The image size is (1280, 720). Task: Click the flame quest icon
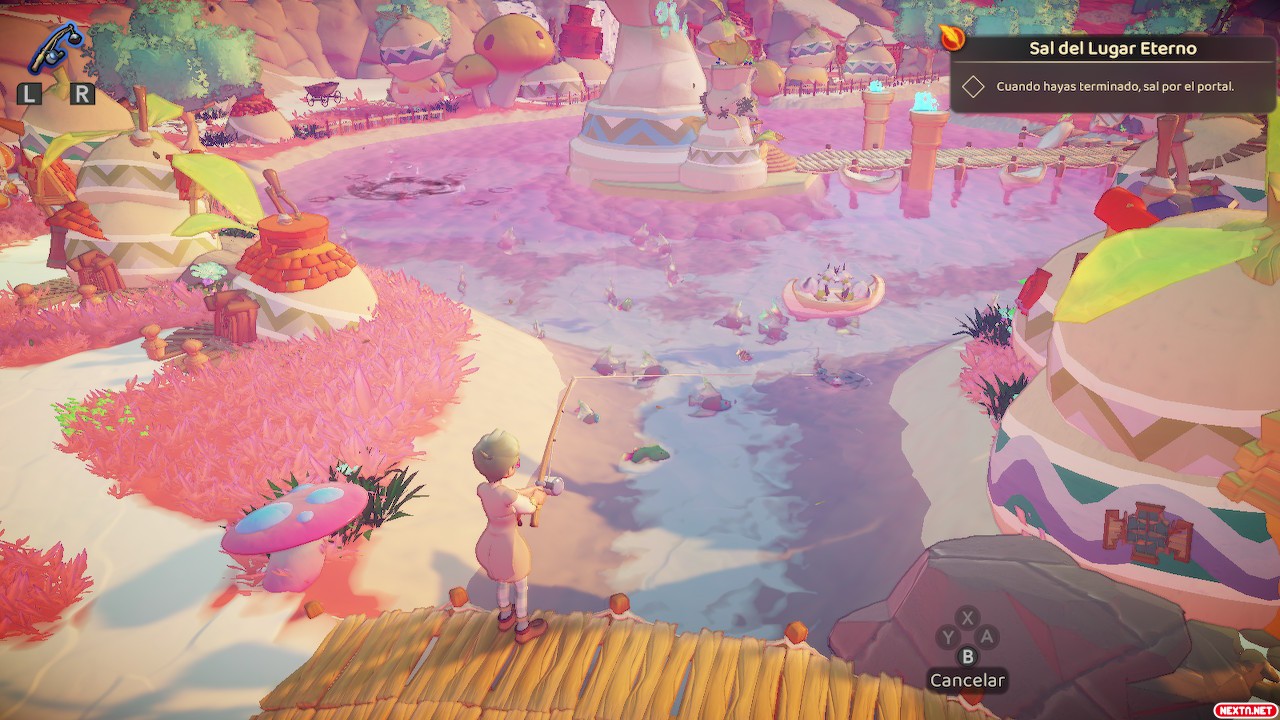(953, 38)
